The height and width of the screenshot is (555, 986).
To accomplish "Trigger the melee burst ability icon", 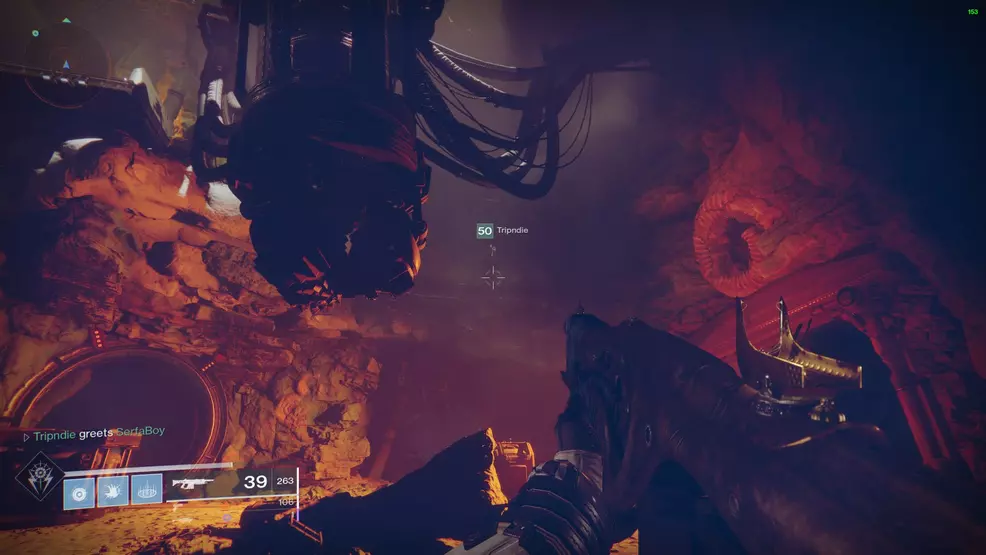I will coord(112,491).
